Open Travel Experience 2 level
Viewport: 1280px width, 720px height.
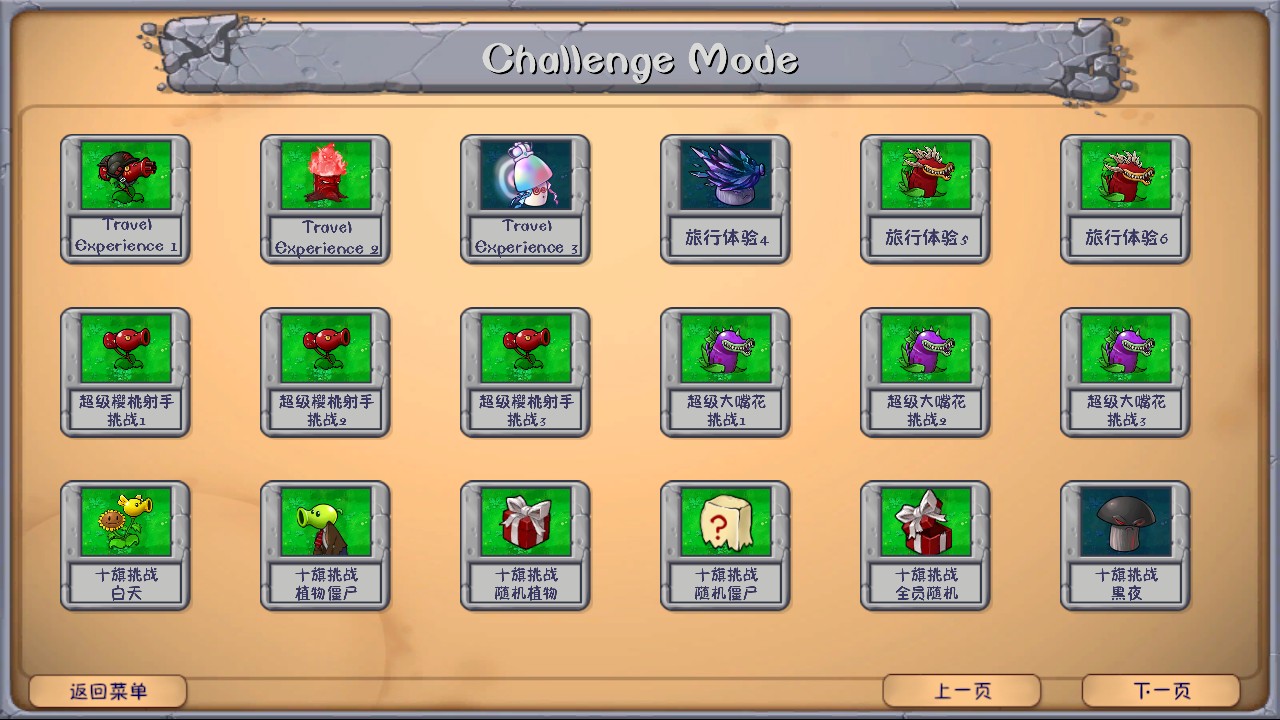pyautogui.click(x=325, y=197)
